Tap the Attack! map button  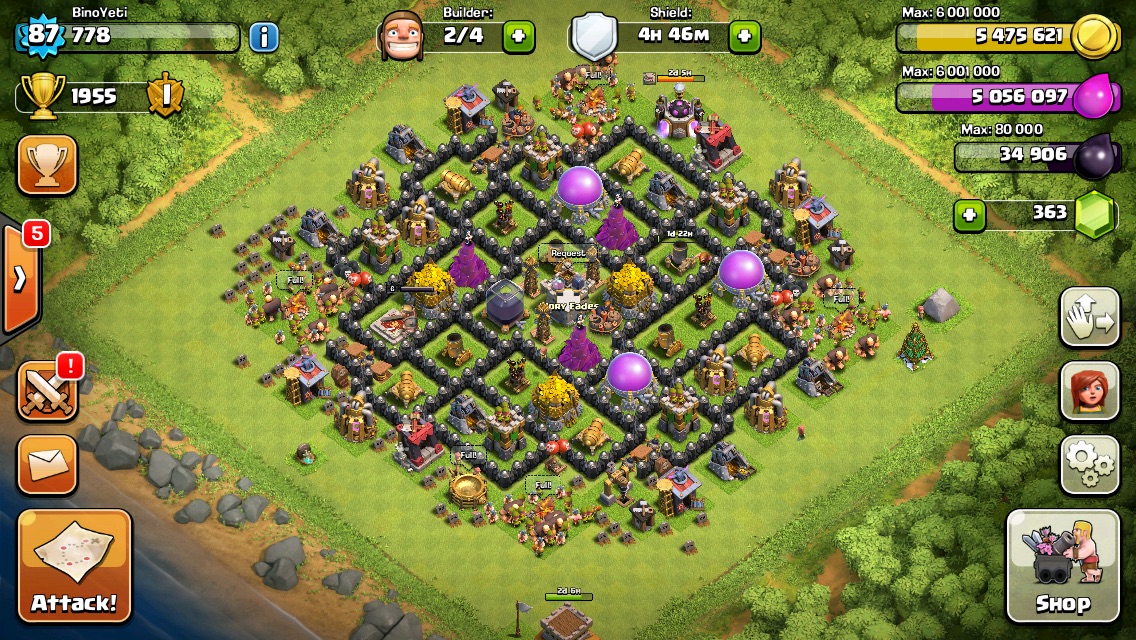pyautogui.click(x=74, y=565)
